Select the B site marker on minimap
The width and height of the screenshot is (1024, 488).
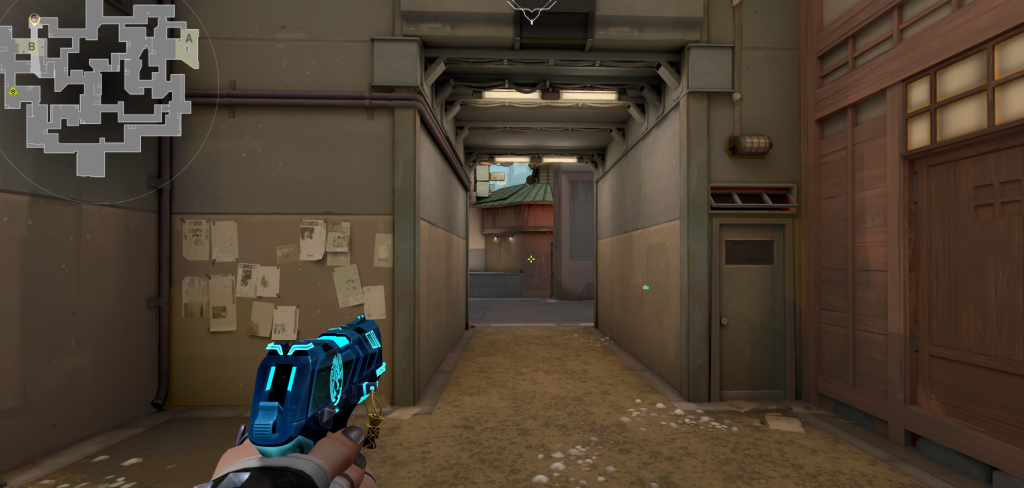[32, 46]
